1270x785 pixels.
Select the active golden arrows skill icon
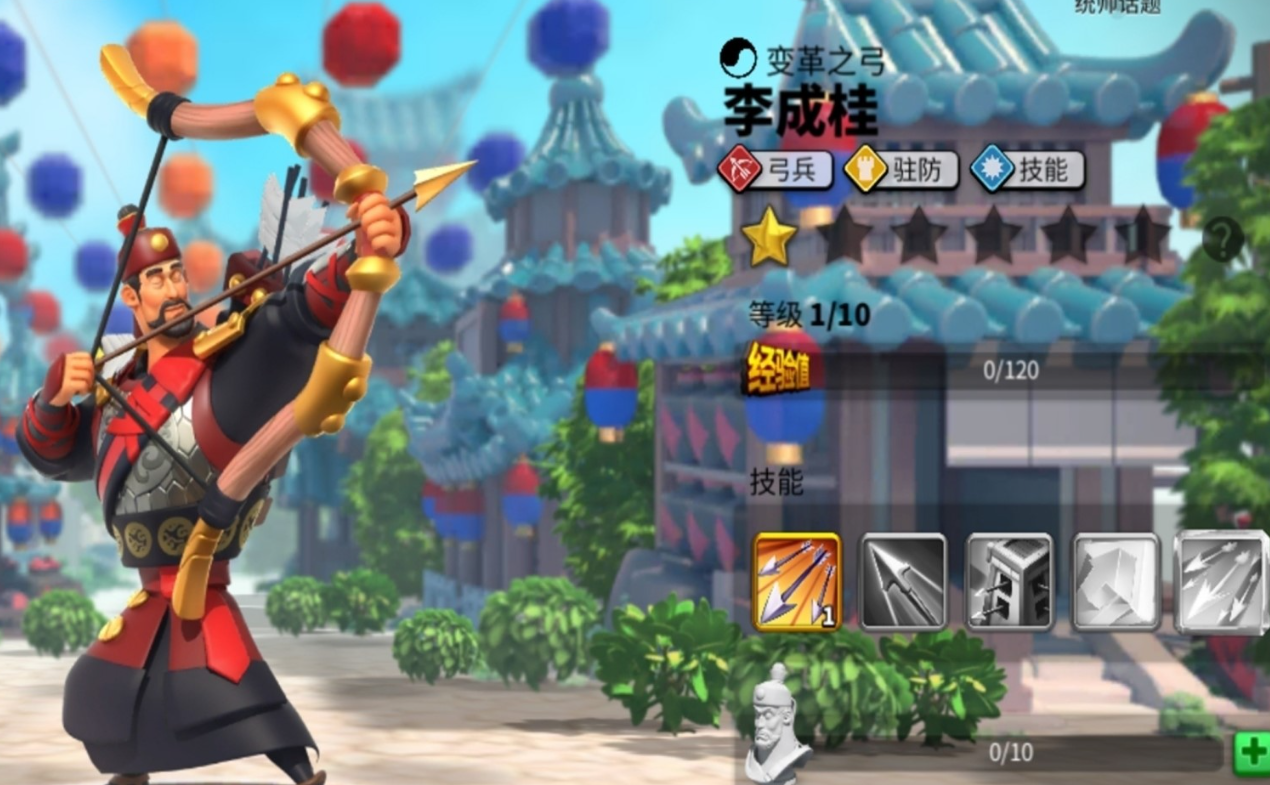(797, 582)
